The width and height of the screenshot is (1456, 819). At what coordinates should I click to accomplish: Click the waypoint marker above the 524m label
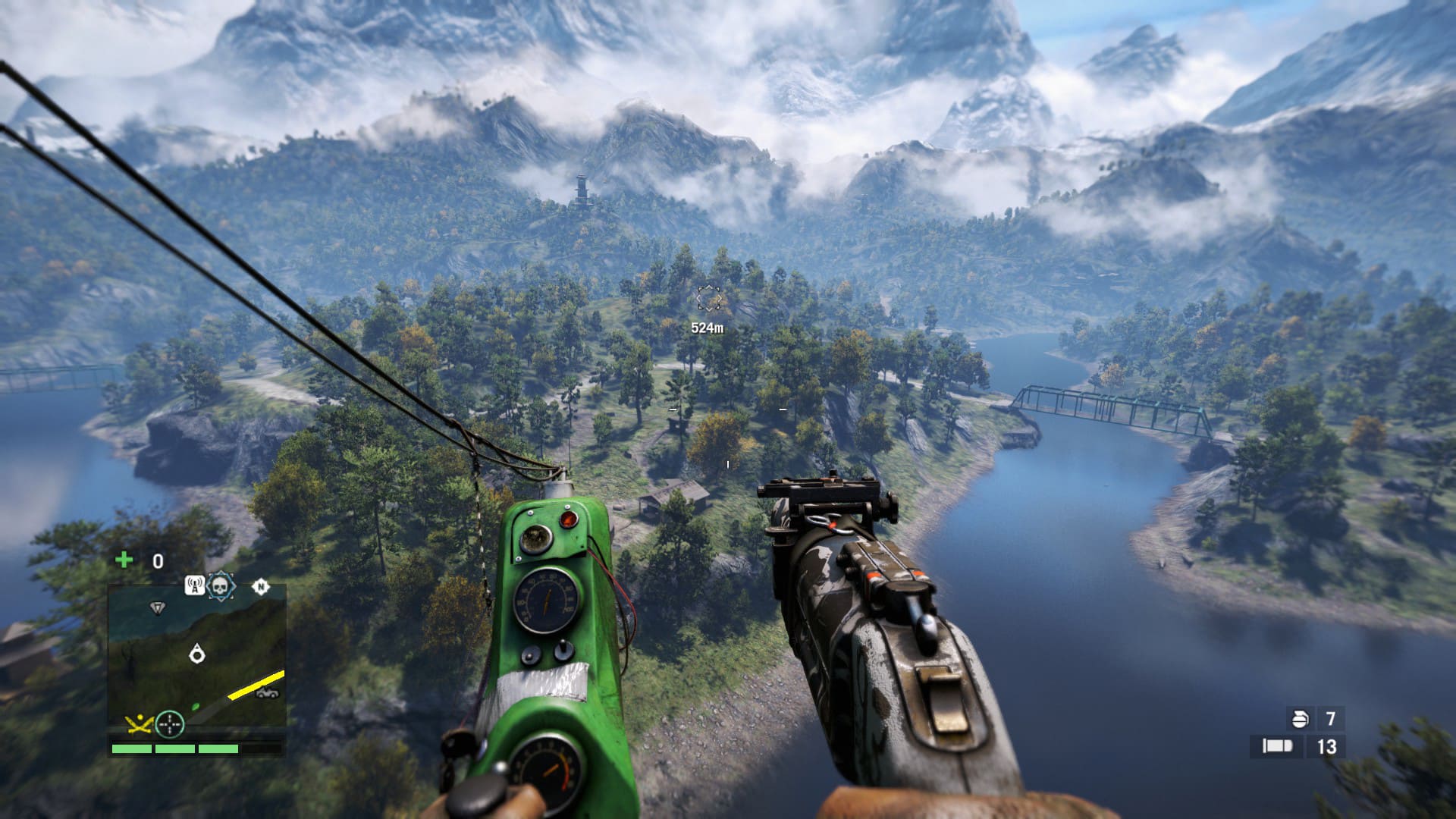coord(708,299)
